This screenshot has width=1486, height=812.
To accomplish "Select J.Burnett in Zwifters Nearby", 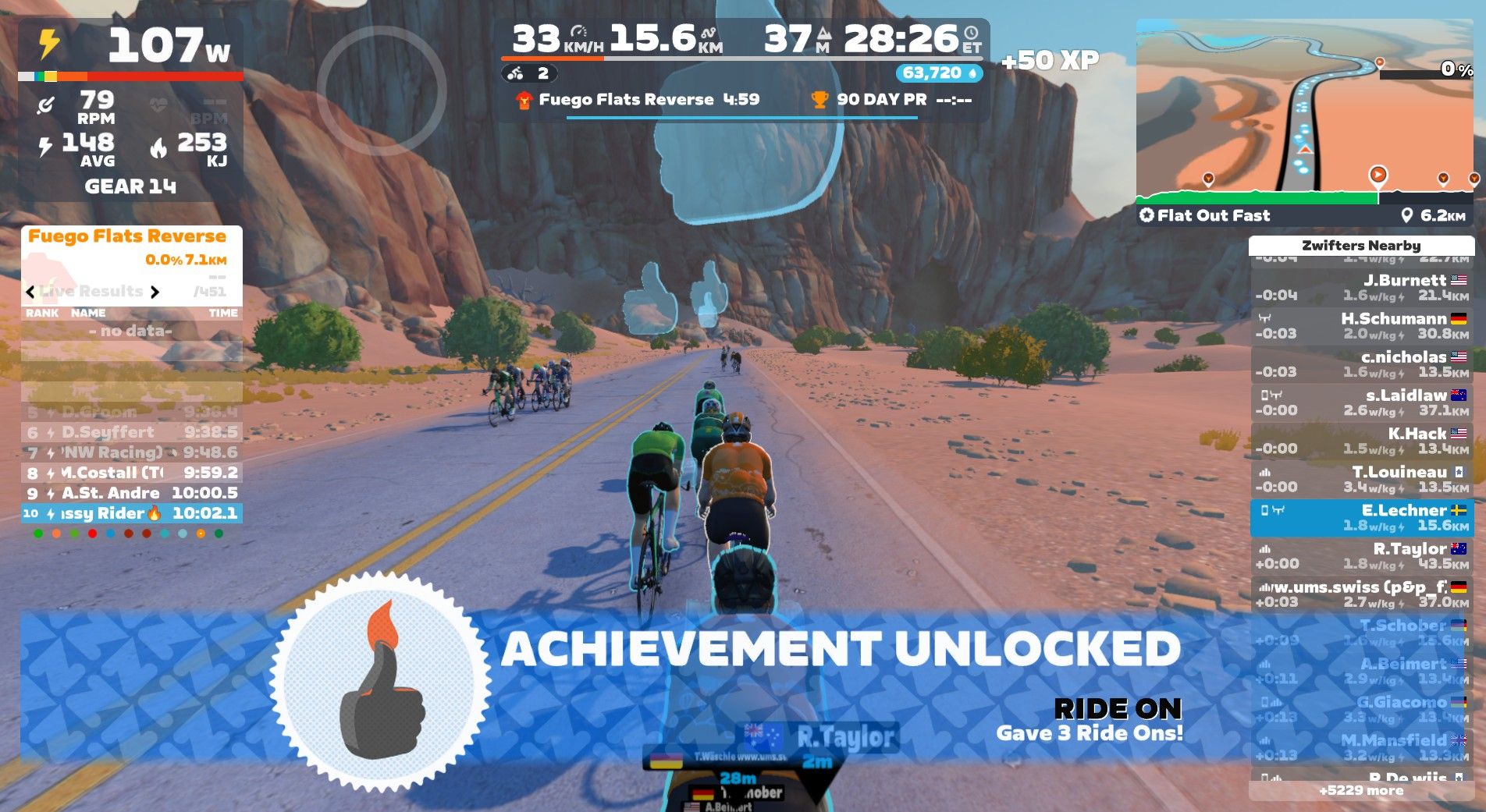I will pos(1361,287).
